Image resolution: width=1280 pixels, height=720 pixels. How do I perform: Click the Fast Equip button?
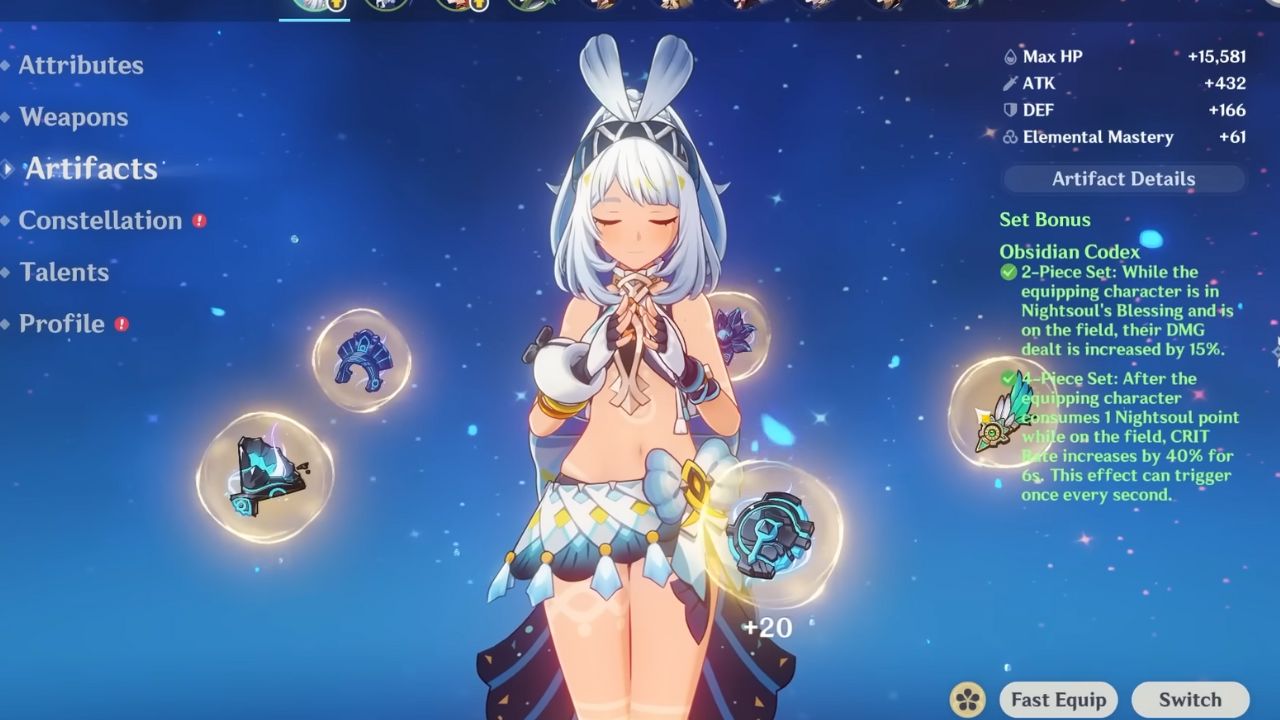(1057, 699)
